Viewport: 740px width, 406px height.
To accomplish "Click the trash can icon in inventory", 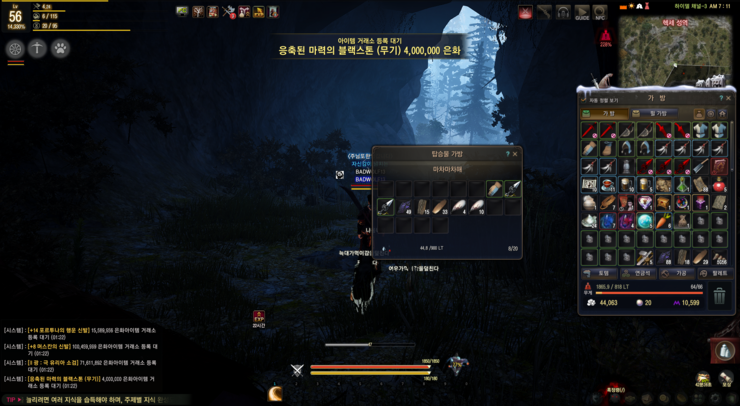I will (718, 296).
